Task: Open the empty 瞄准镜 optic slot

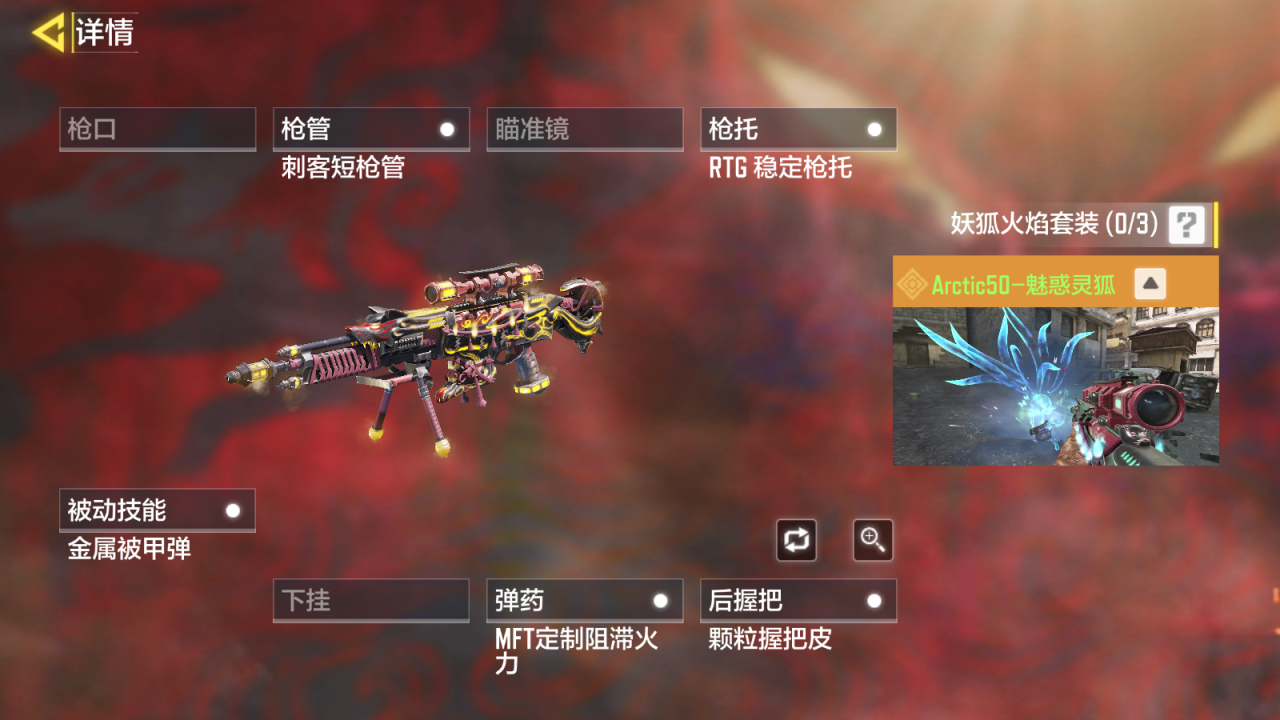Action: 584,129
